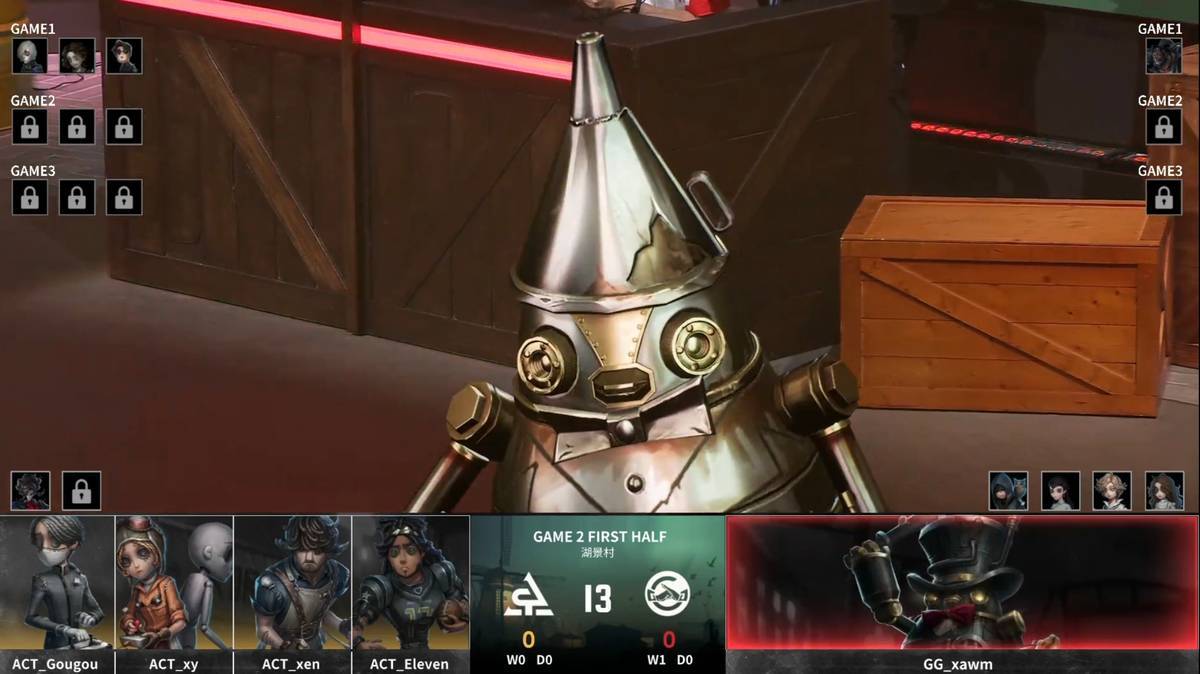Image resolution: width=1200 pixels, height=674 pixels.
Task: Select the white-haired character icon under GAME1
Action: pyautogui.click(x=29, y=56)
